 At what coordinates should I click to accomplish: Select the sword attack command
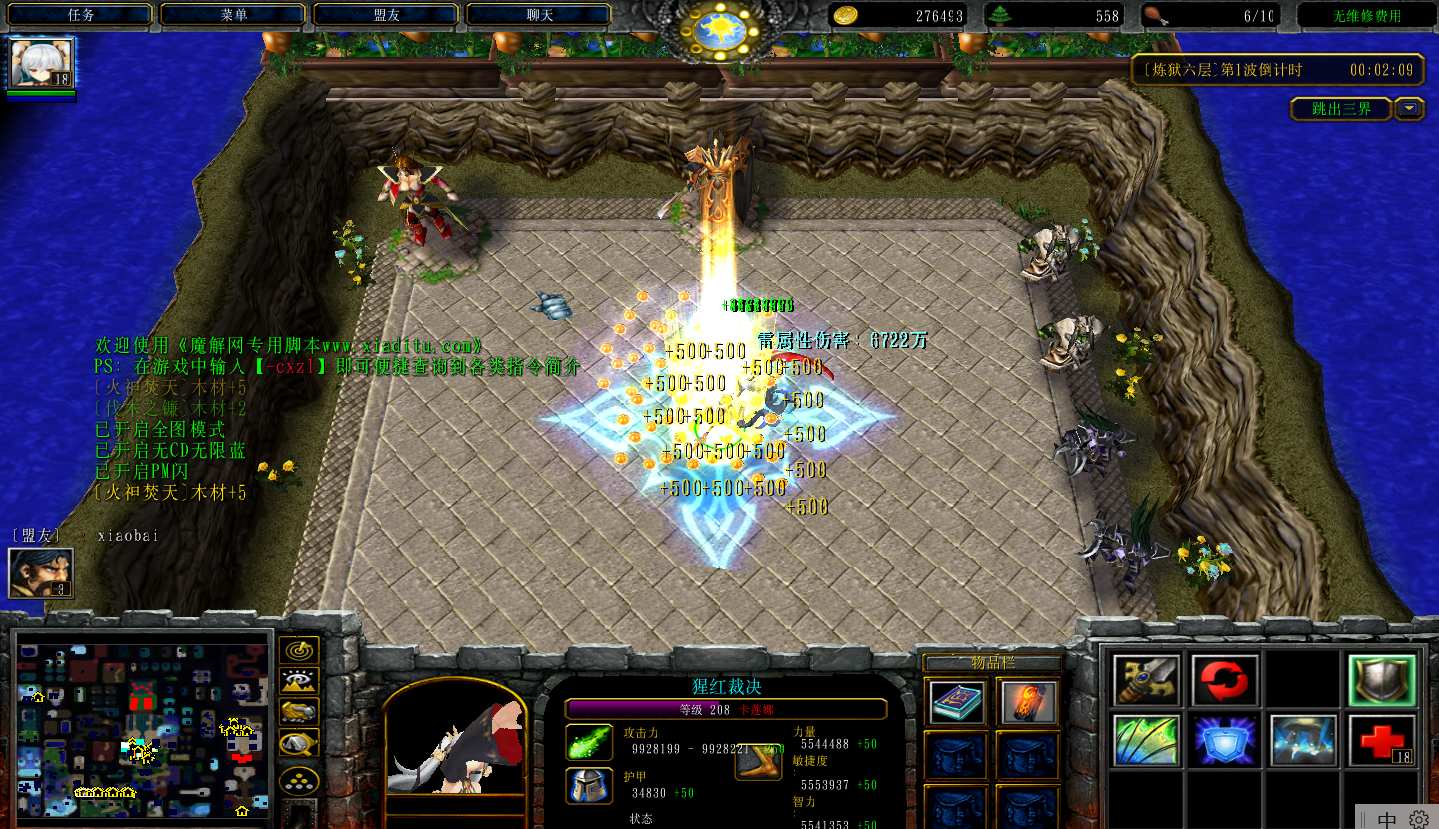click(x=1146, y=681)
